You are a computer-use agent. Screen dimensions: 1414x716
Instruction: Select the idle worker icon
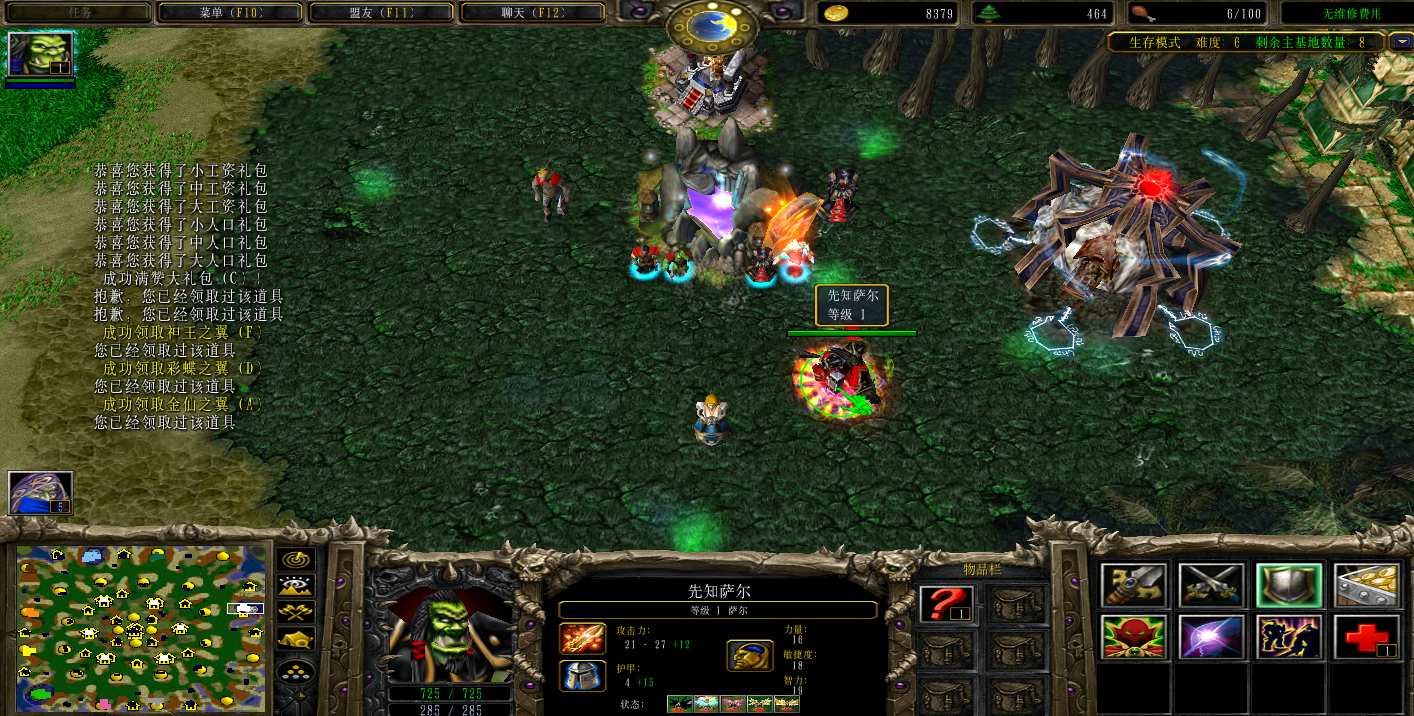pos(40,493)
